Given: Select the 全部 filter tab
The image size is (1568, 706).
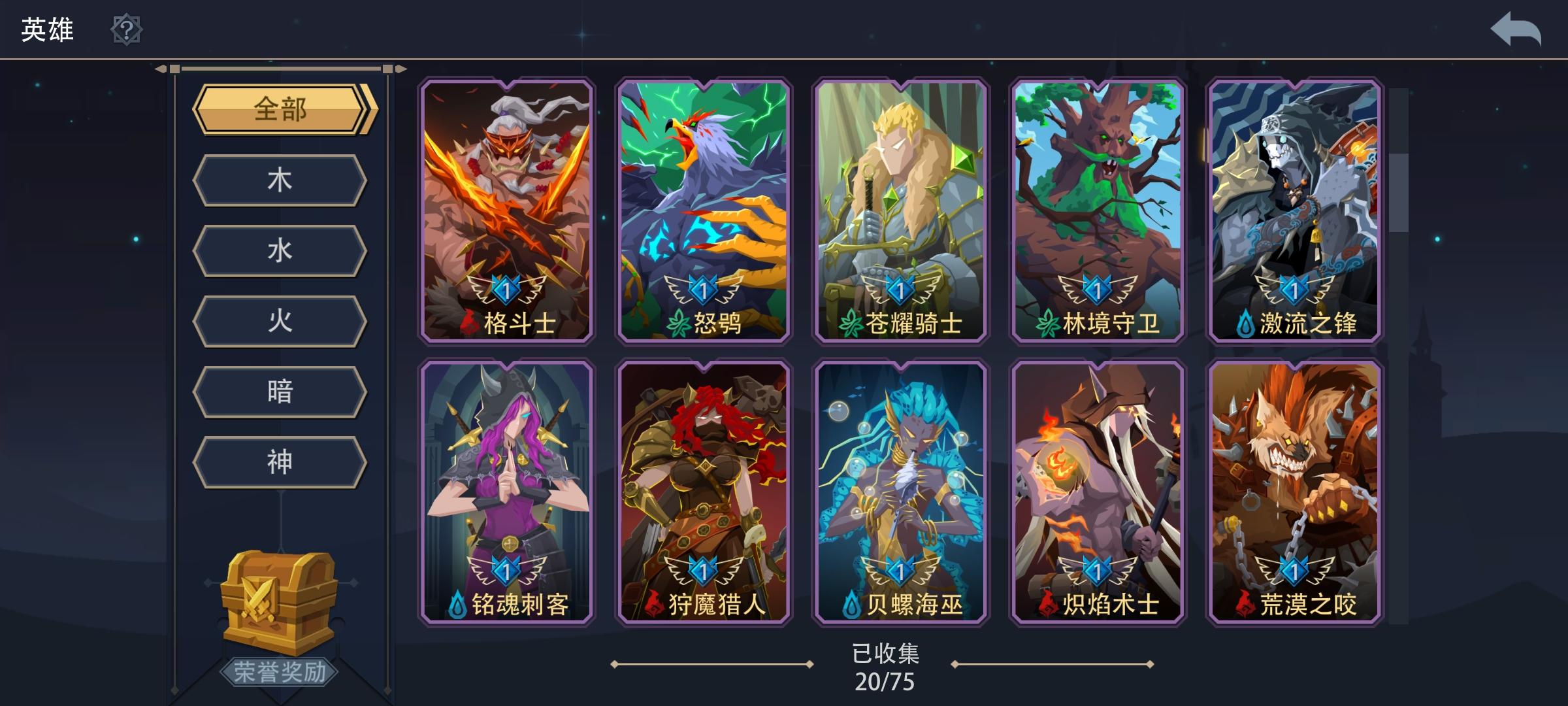Looking at the screenshot, I should click(280, 110).
